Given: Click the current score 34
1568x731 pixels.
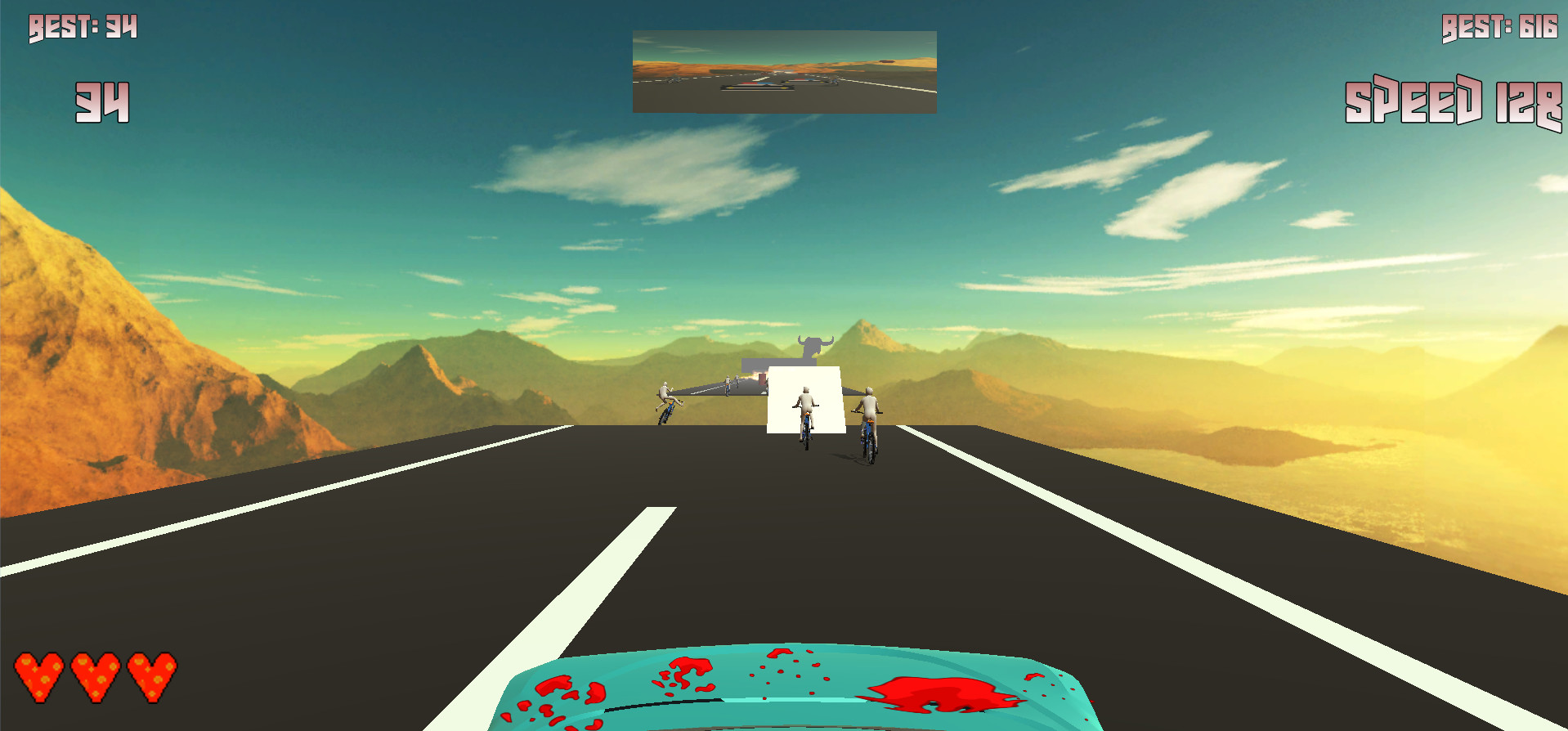Looking at the screenshot, I should coord(101,101).
